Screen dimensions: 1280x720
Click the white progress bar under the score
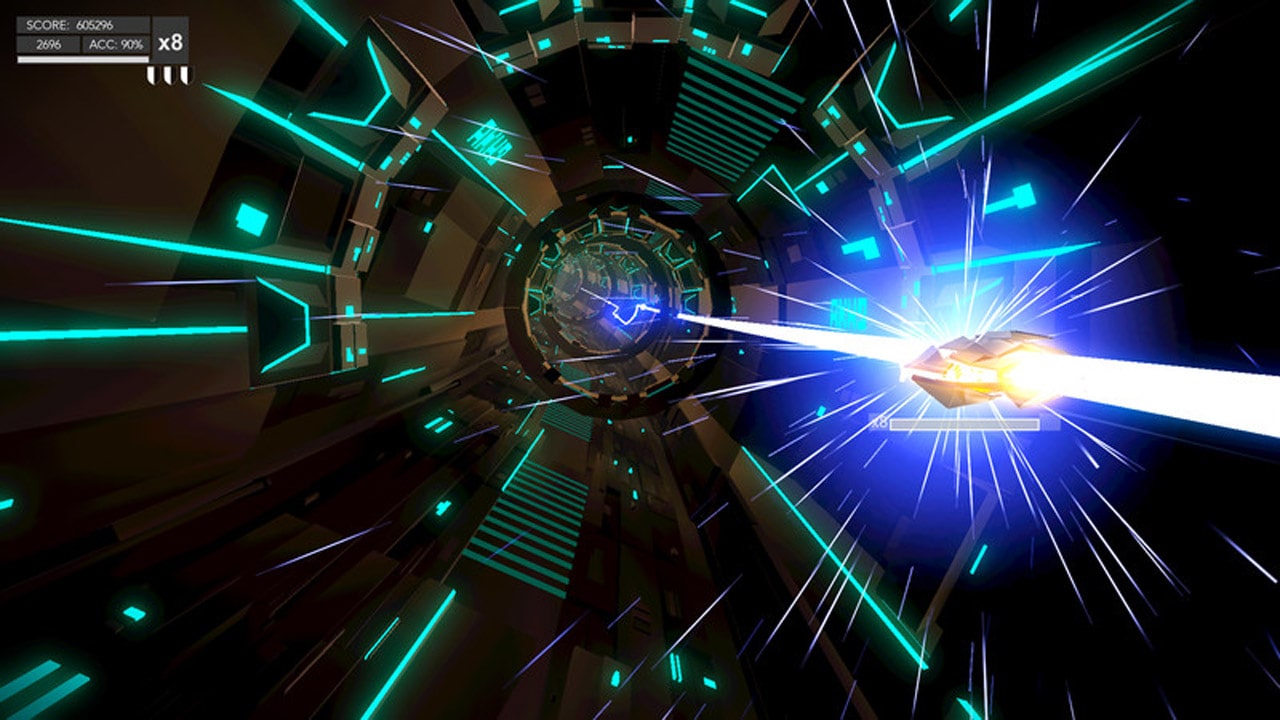tap(83, 60)
